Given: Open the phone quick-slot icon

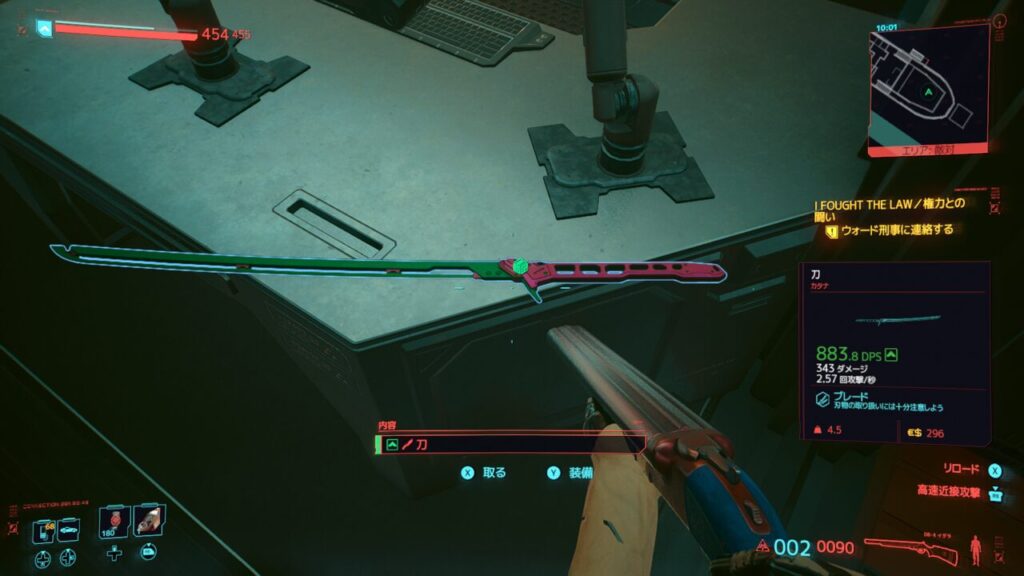Looking at the screenshot, I should click(x=44, y=530).
